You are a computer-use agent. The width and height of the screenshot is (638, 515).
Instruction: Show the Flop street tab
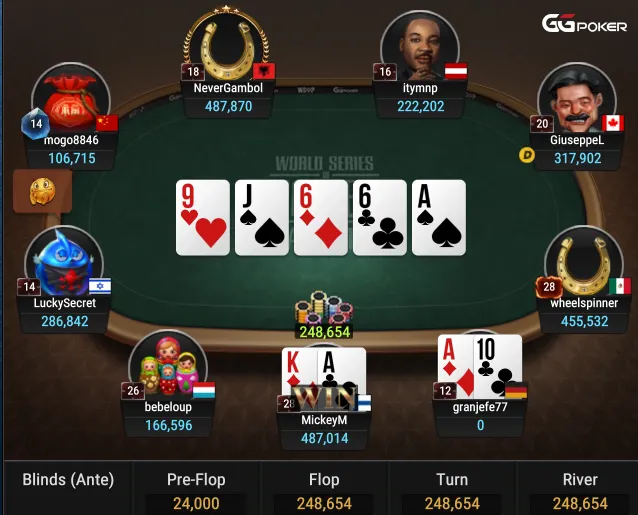[x=324, y=490]
